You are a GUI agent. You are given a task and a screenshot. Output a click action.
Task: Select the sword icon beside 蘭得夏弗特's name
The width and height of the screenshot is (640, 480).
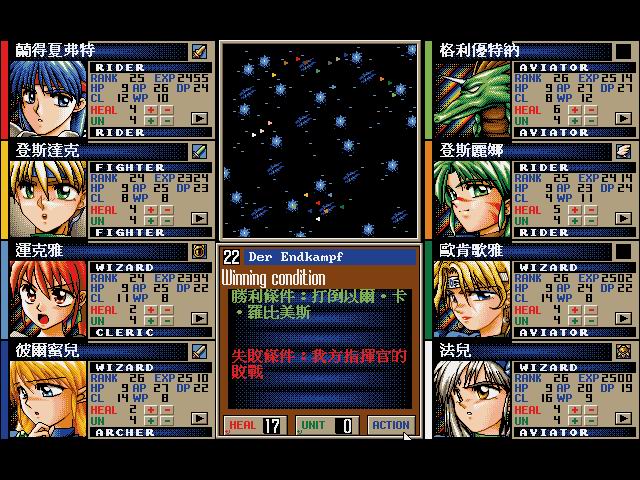(200, 50)
